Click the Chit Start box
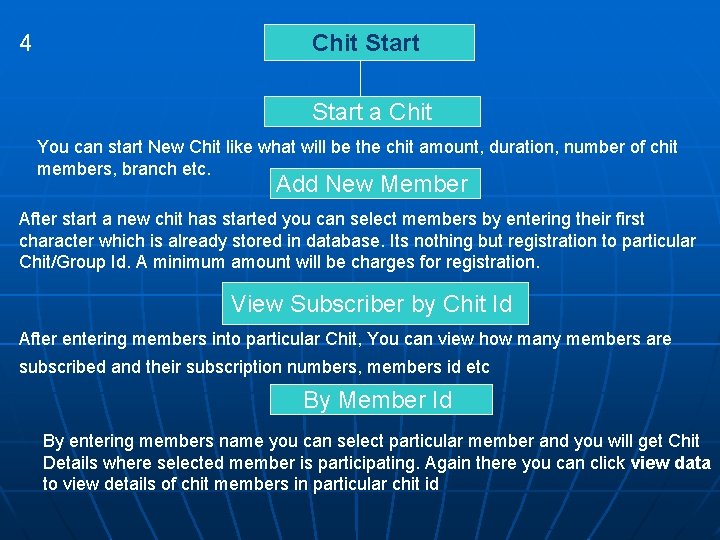Viewport: 720px width, 540px height. coord(368,43)
